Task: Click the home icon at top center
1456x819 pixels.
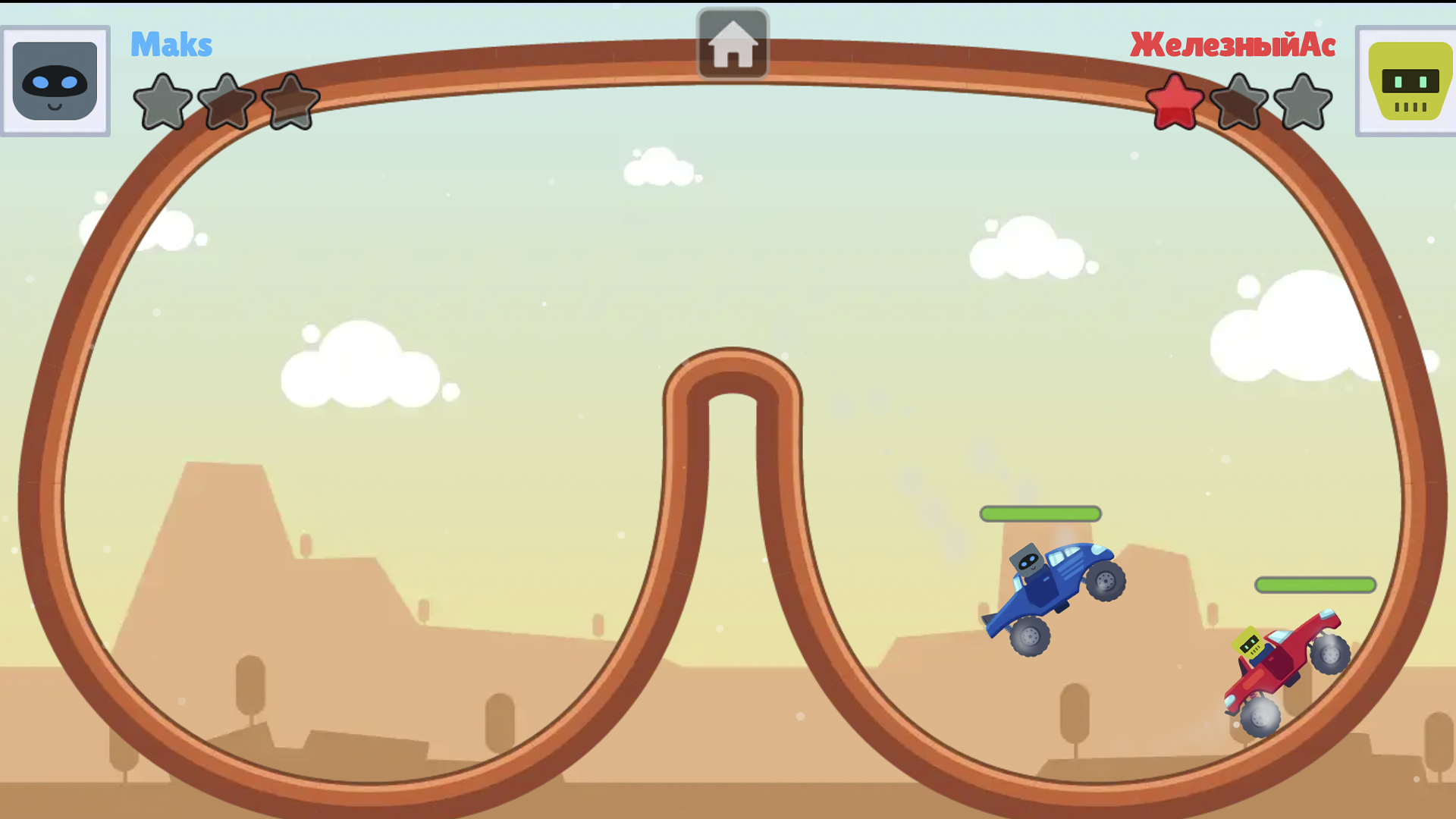Action: (x=732, y=43)
